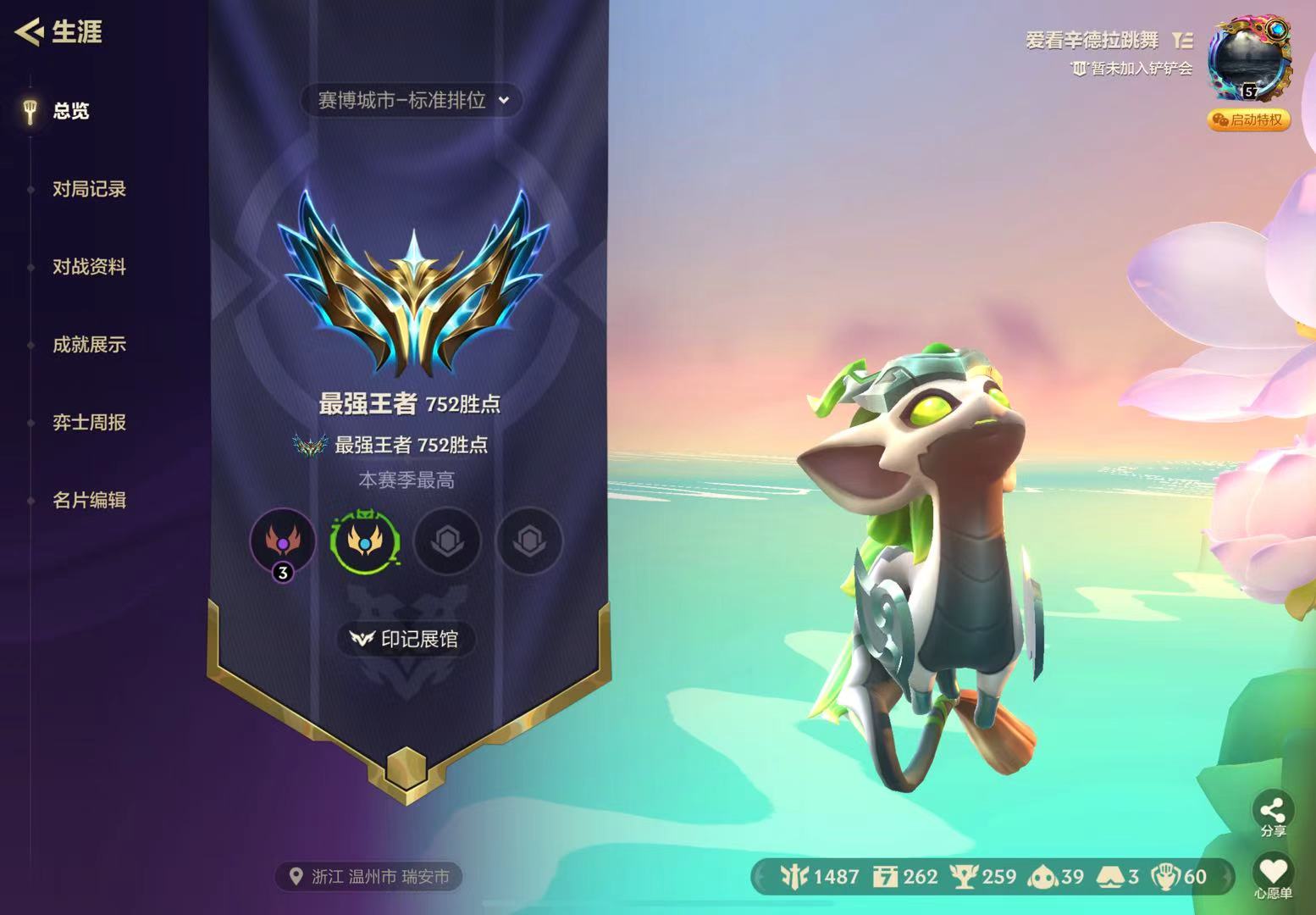
Task: Select the third grayed-out season badge
Action: pos(447,542)
